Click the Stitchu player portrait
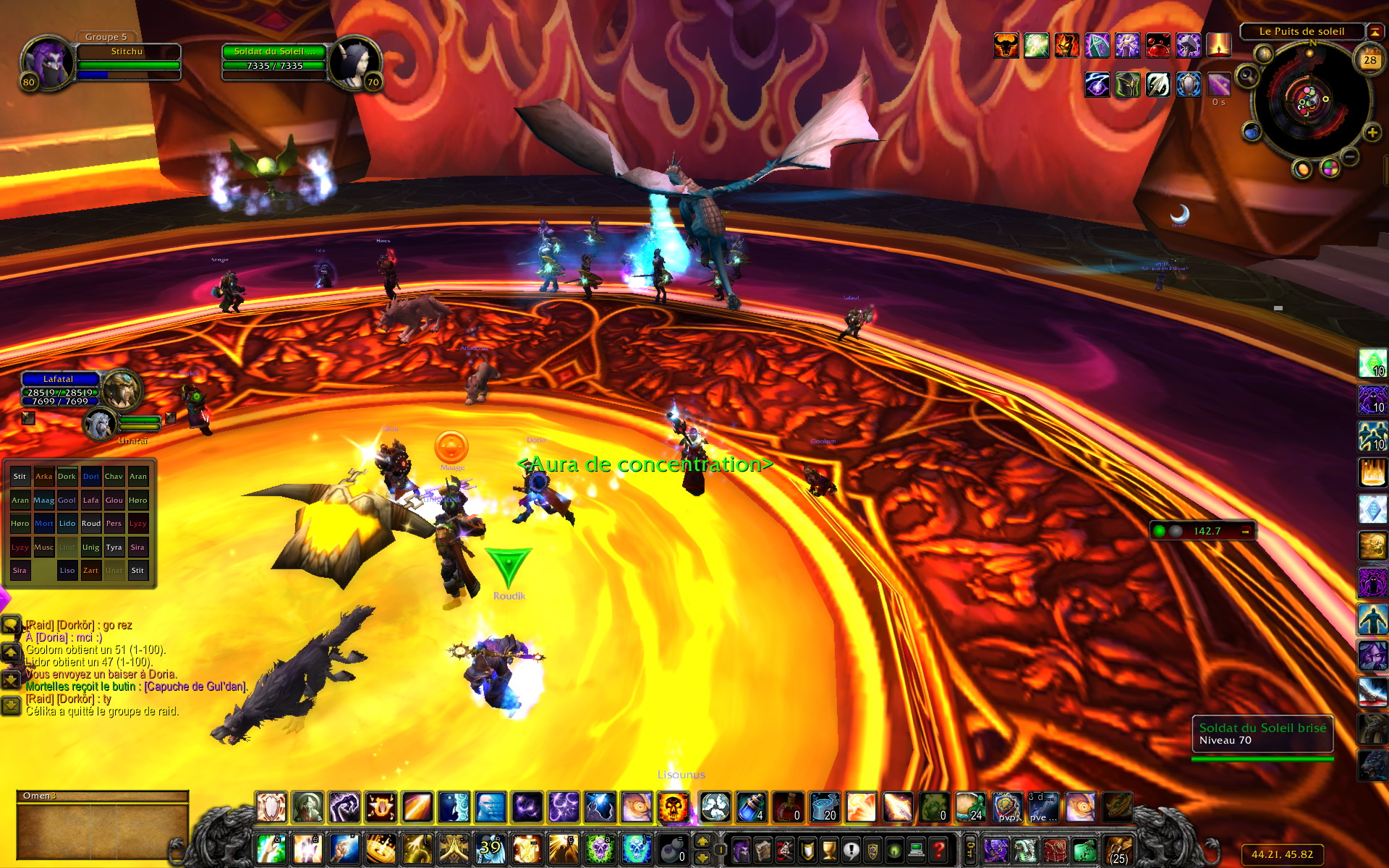1389x868 pixels. [x=46, y=62]
